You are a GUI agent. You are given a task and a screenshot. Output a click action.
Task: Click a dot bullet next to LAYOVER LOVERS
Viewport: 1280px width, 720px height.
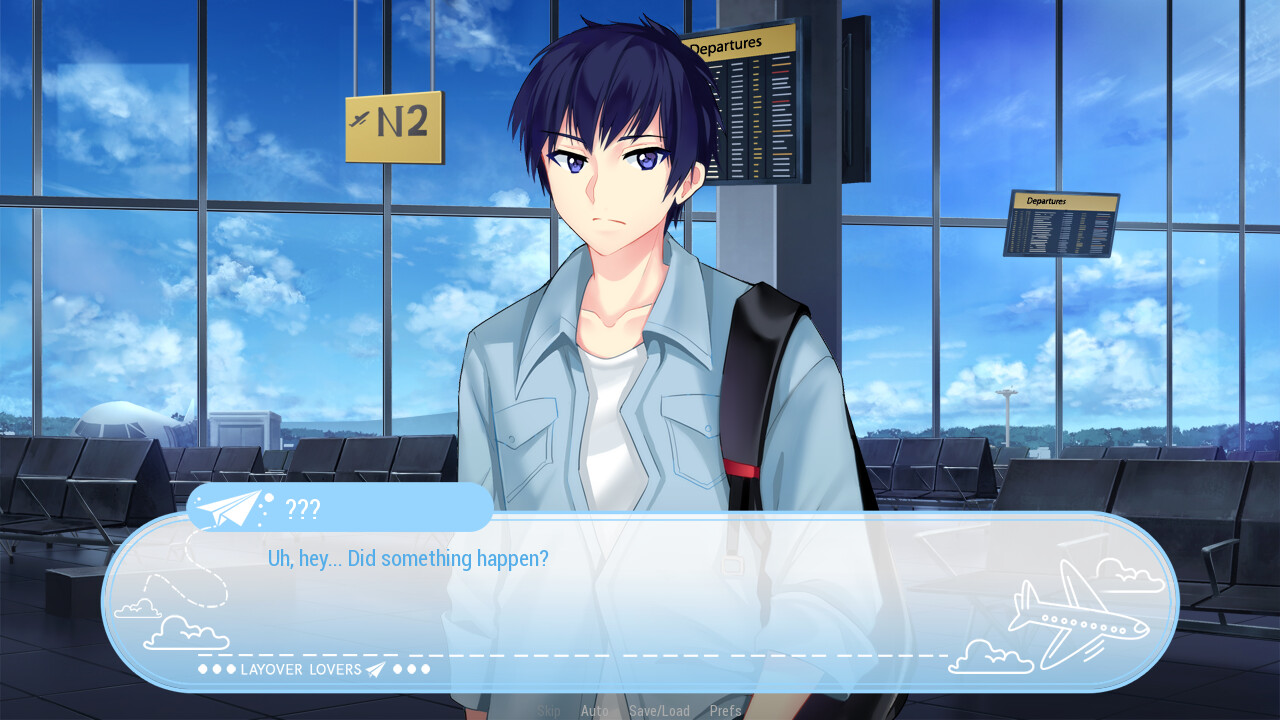click(x=205, y=669)
